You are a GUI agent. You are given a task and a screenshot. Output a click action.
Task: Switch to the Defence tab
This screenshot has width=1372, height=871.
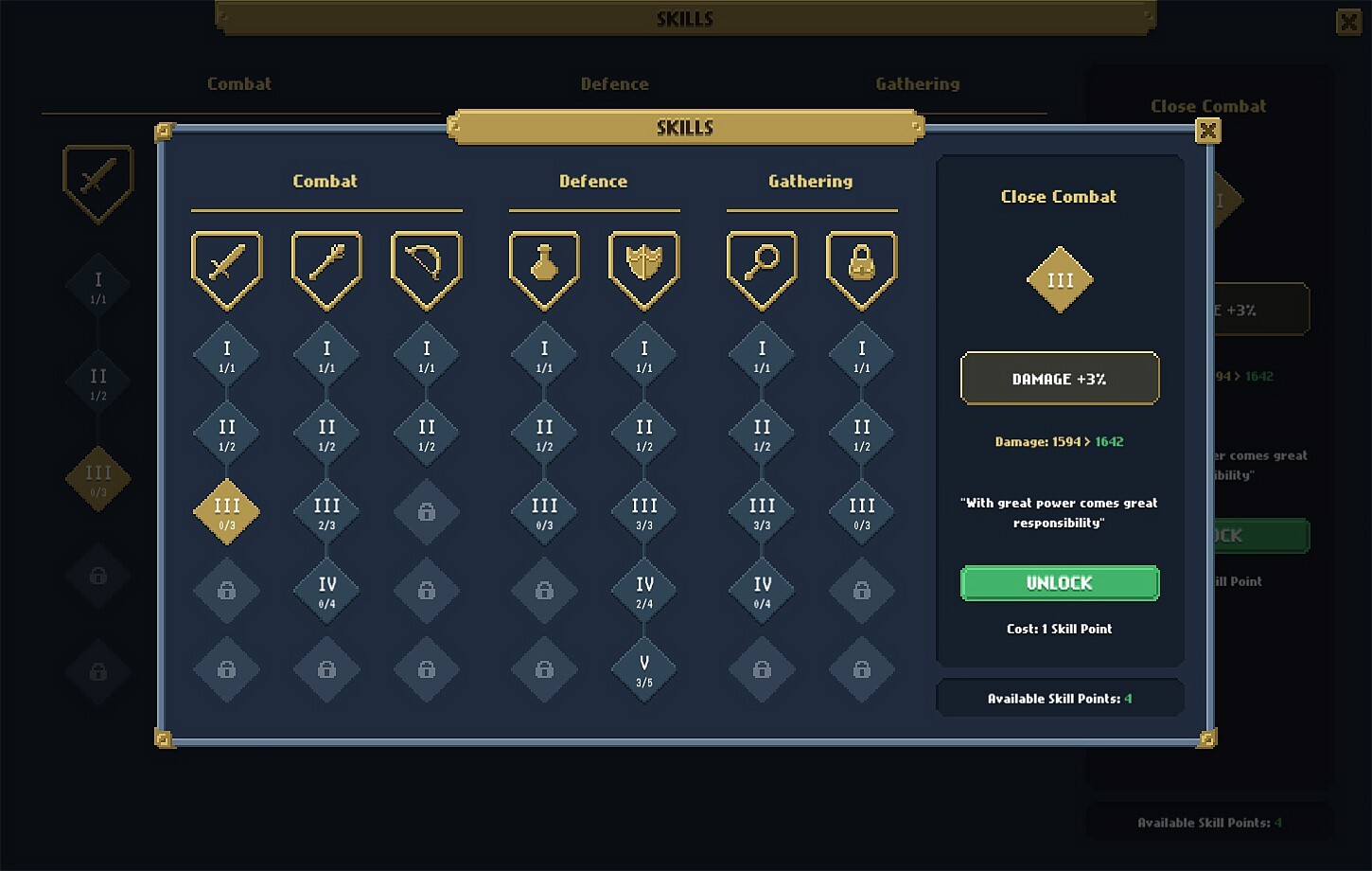(593, 181)
